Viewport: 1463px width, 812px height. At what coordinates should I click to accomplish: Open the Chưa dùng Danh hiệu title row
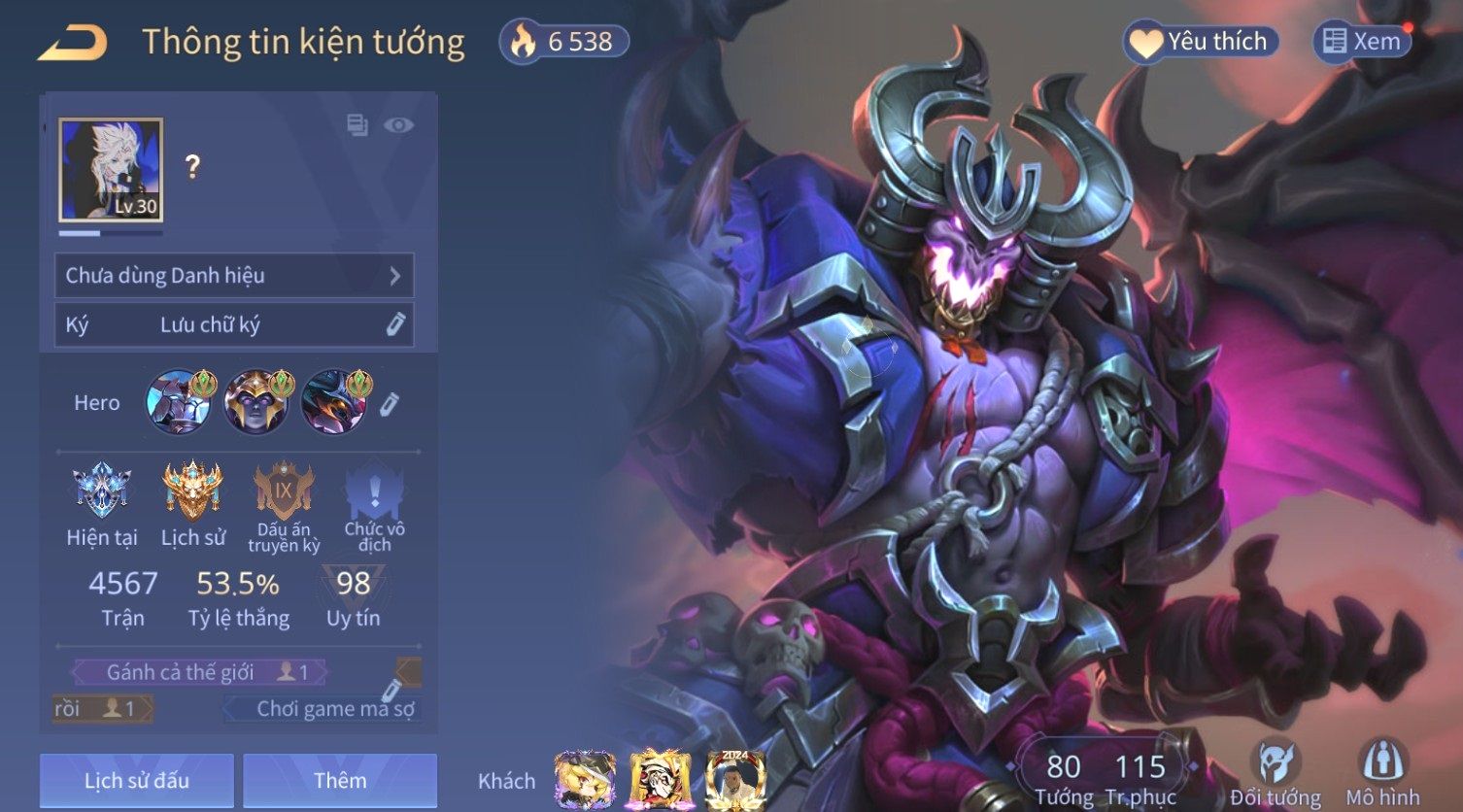click(x=234, y=276)
